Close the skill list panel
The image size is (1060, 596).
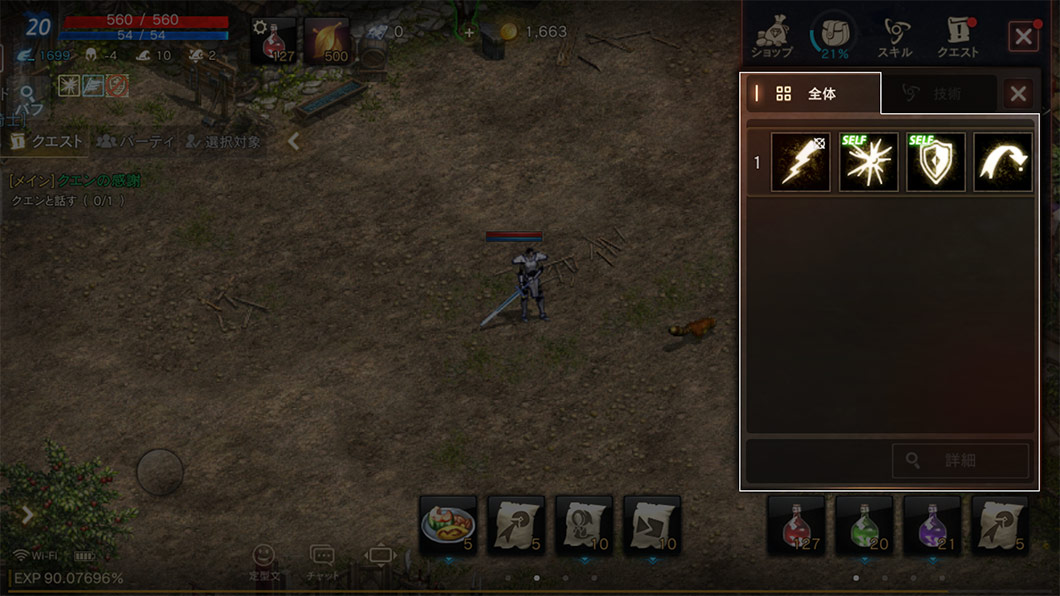pyautogui.click(x=1018, y=94)
